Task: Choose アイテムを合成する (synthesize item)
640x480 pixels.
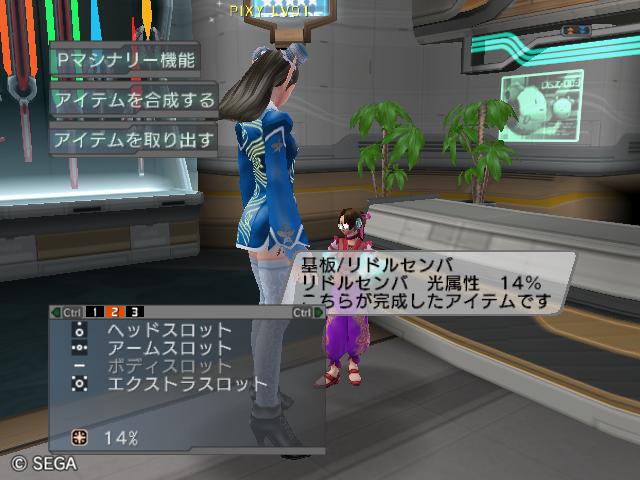Action: [x=133, y=99]
